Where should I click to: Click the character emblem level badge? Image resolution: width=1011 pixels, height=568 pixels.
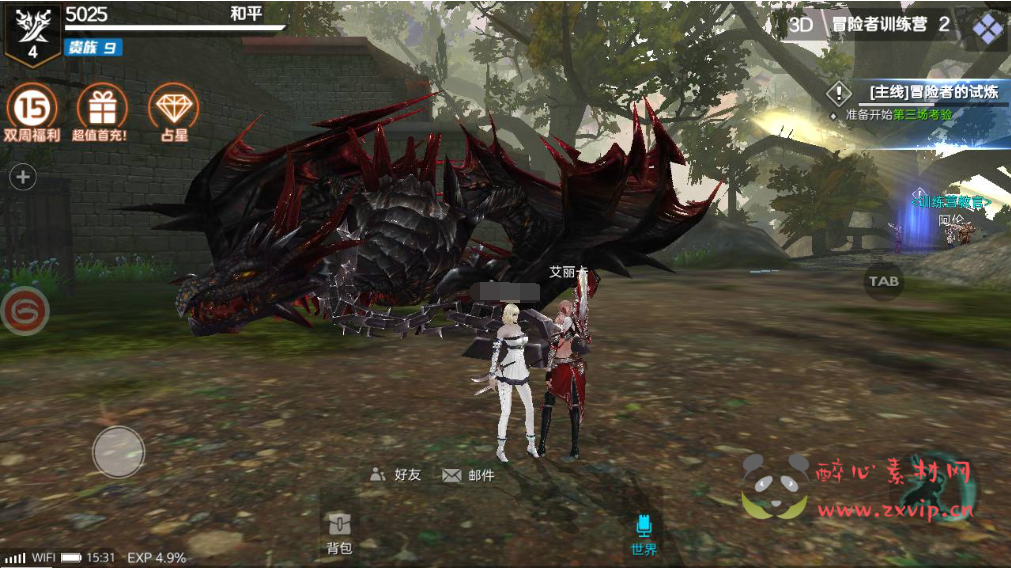coord(31,33)
